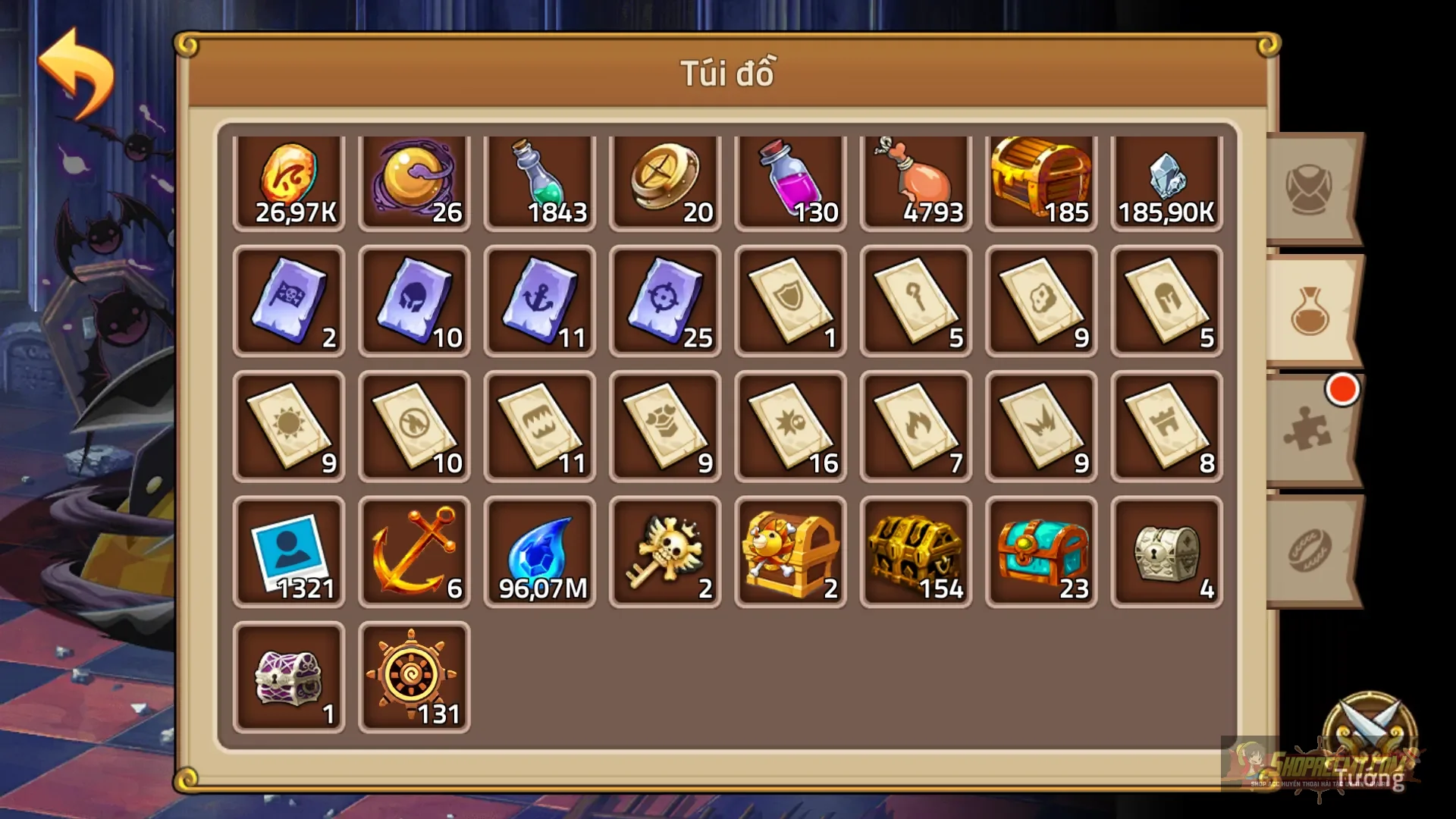Screen dimensions: 1456x819
Task: Open the green potion bottle item
Action: 539,178
